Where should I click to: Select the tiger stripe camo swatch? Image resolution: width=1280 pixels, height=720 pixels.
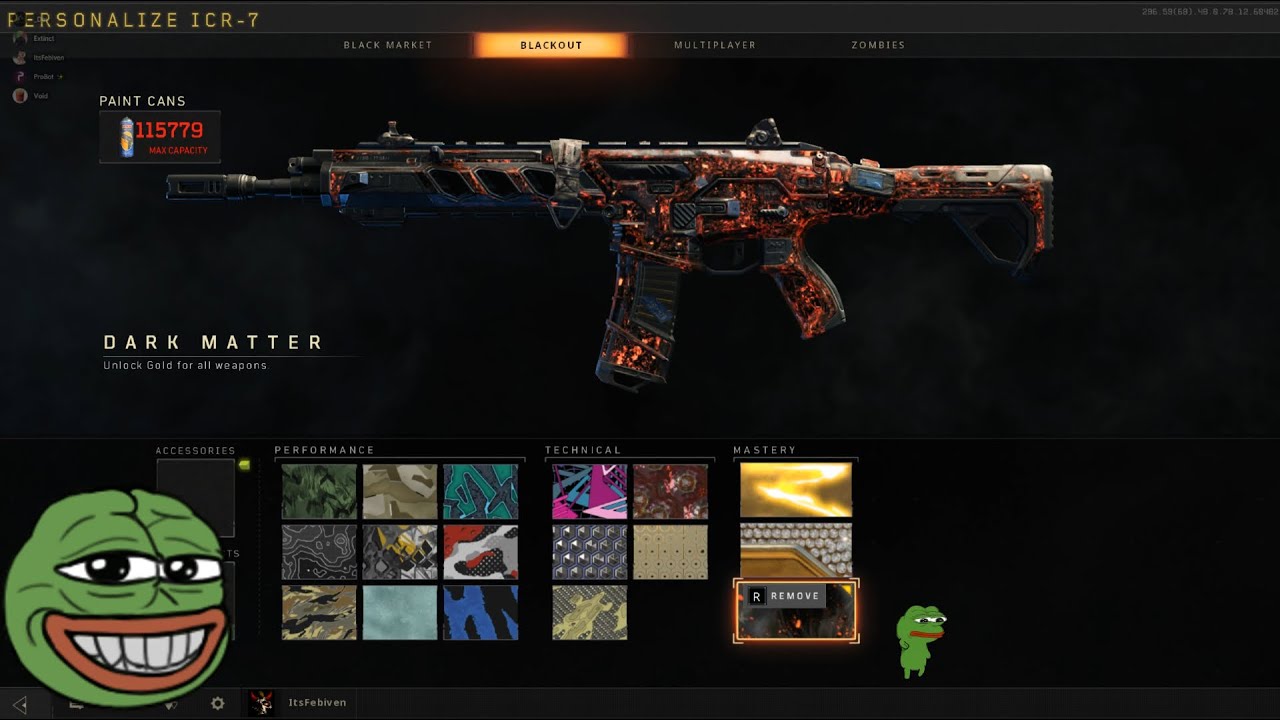(319, 612)
